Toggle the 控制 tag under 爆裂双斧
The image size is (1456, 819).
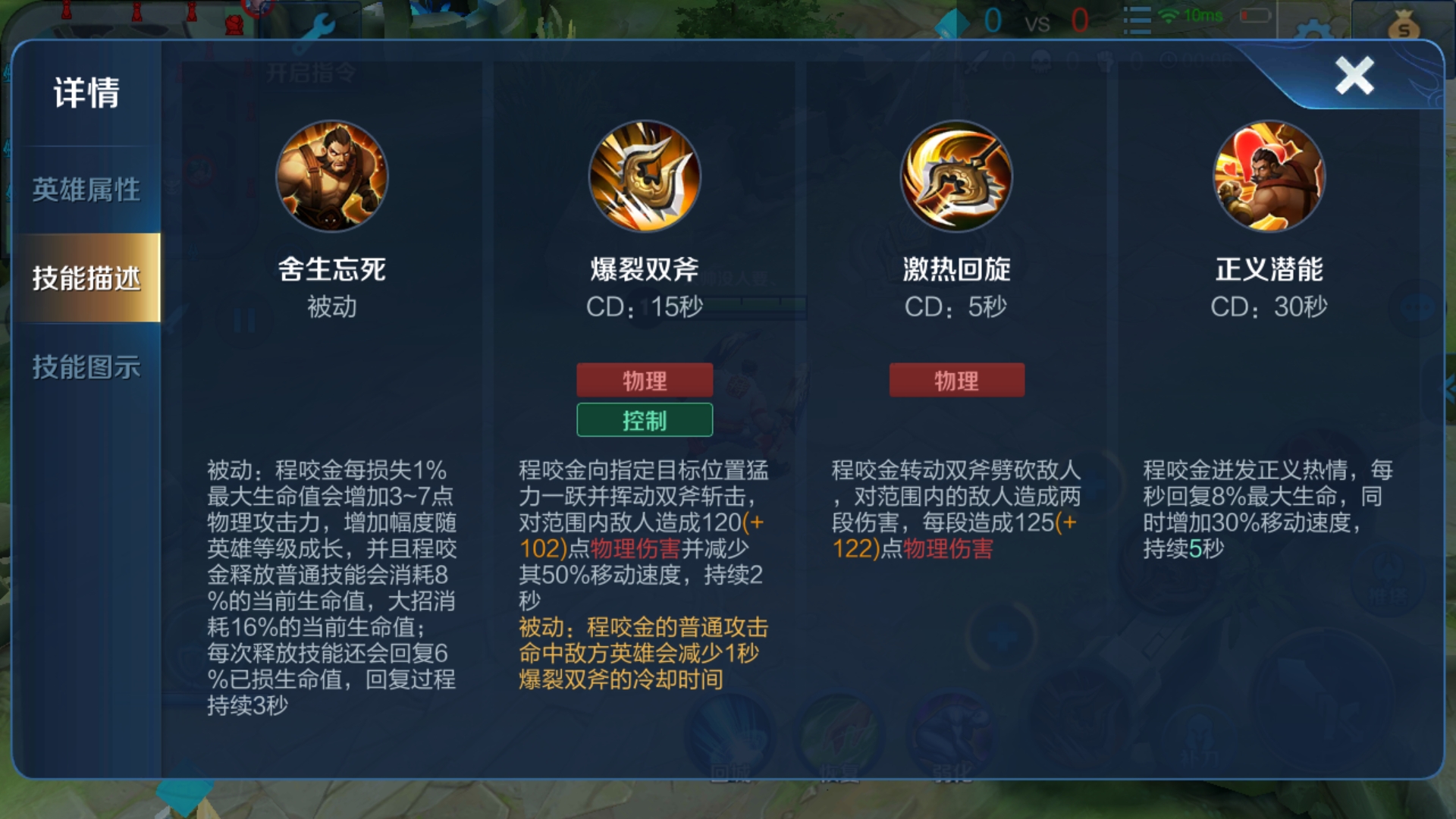643,419
